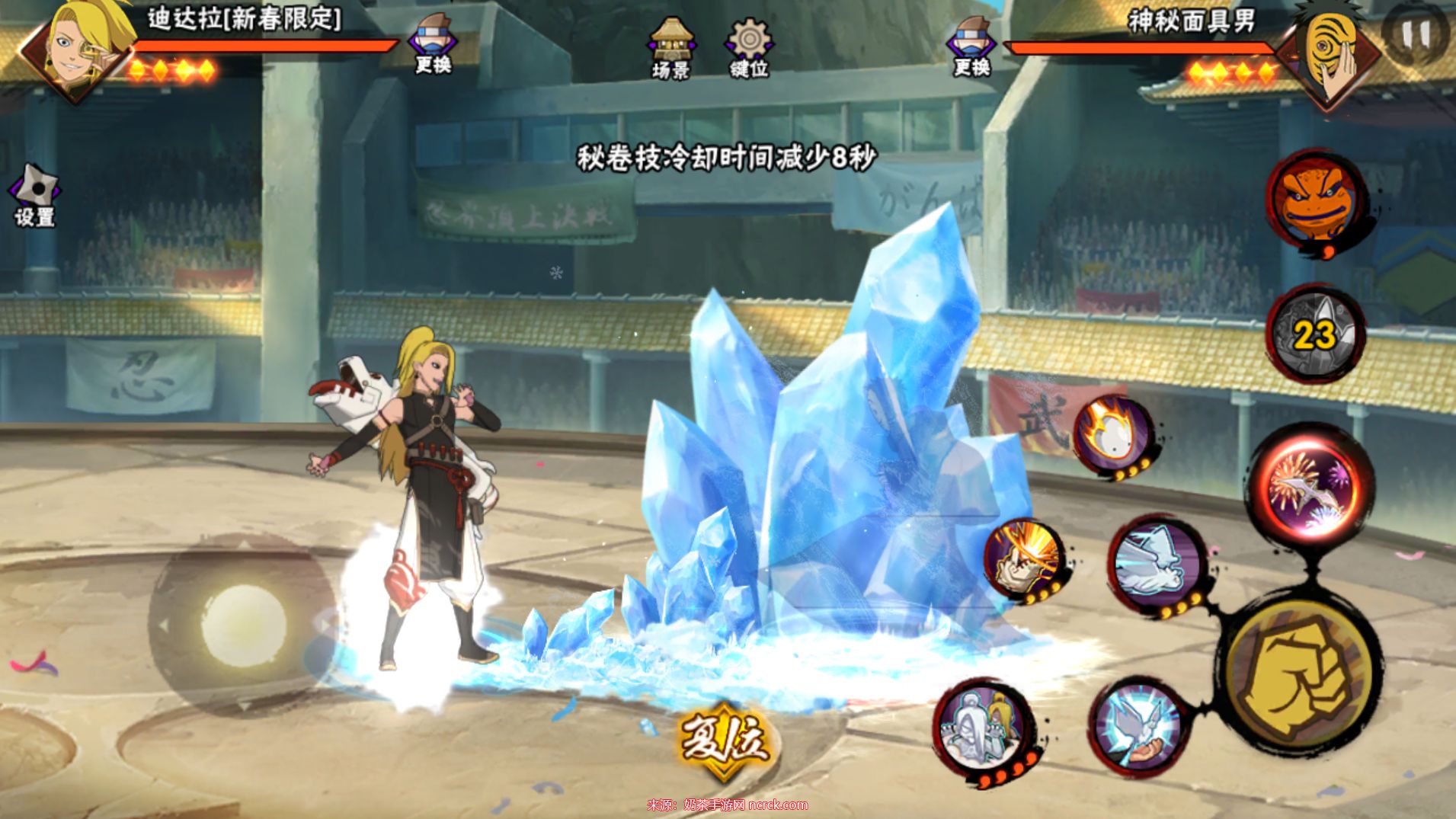Tap the golden 复位 reset button
This screenshot has width=1456, height=819.
(722, 740)
